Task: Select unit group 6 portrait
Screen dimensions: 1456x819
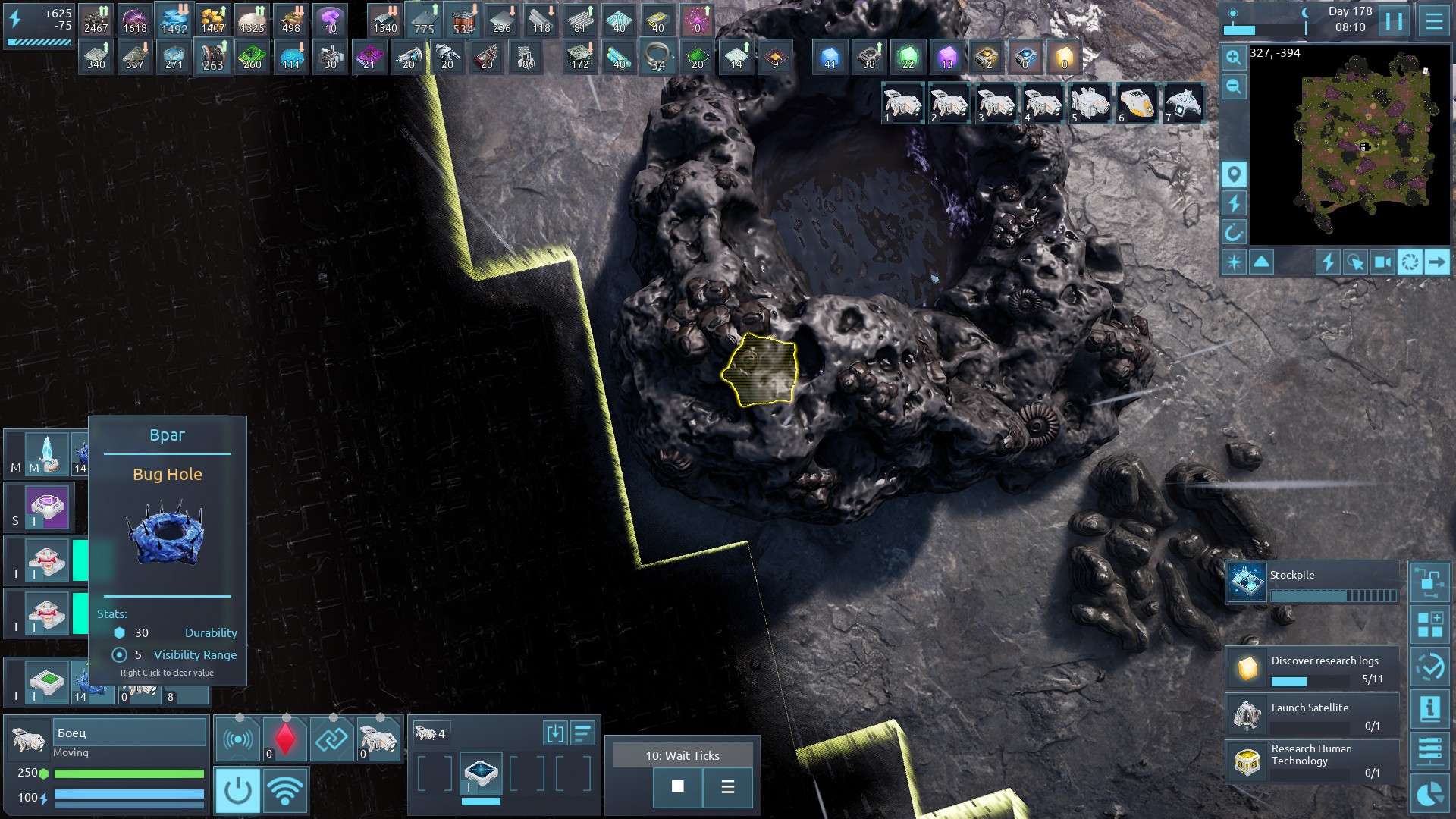Action: click(1137, 103)
